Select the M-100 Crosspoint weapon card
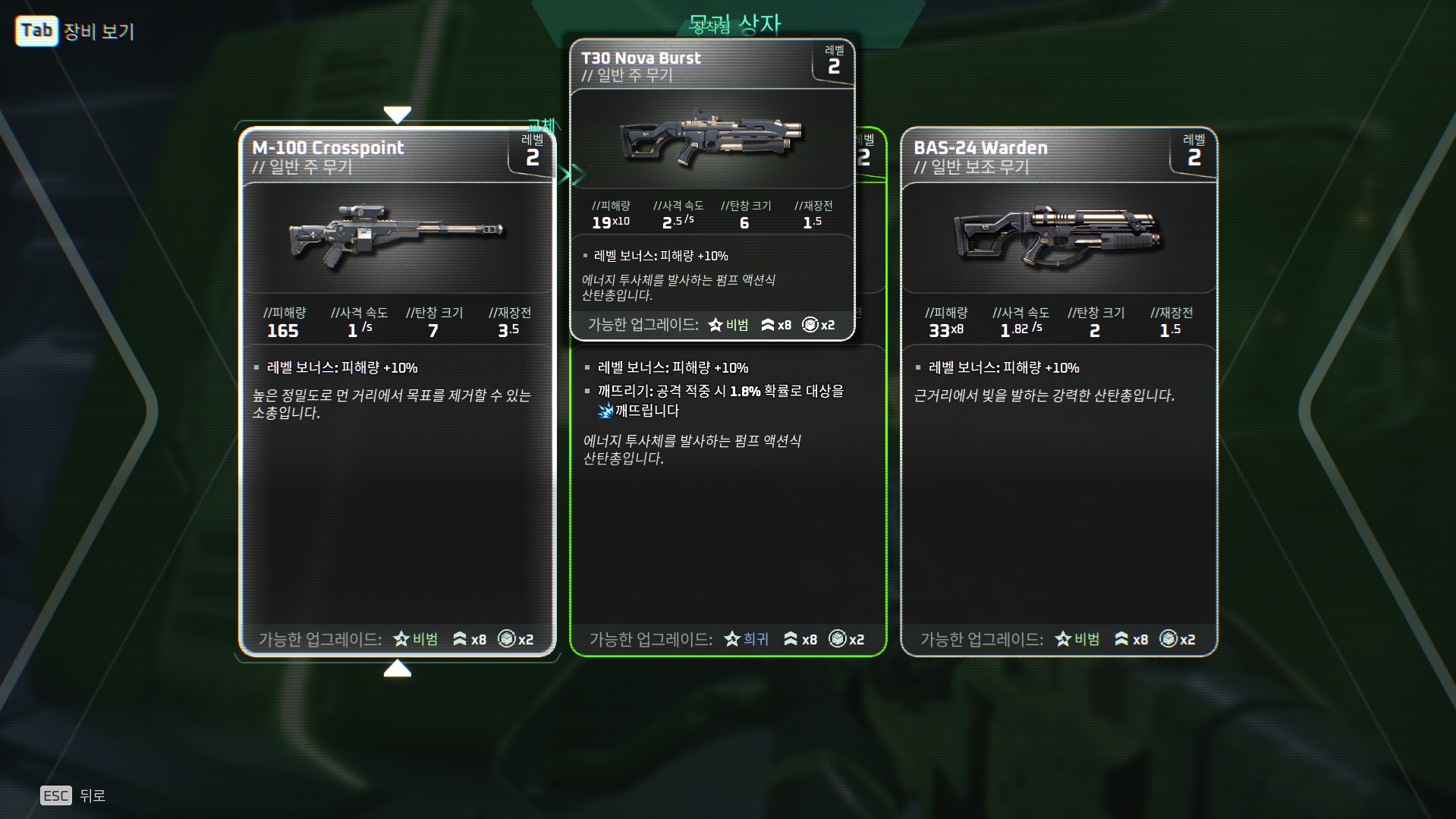Screen dimensions: 1456x819 tap(397, 455)
